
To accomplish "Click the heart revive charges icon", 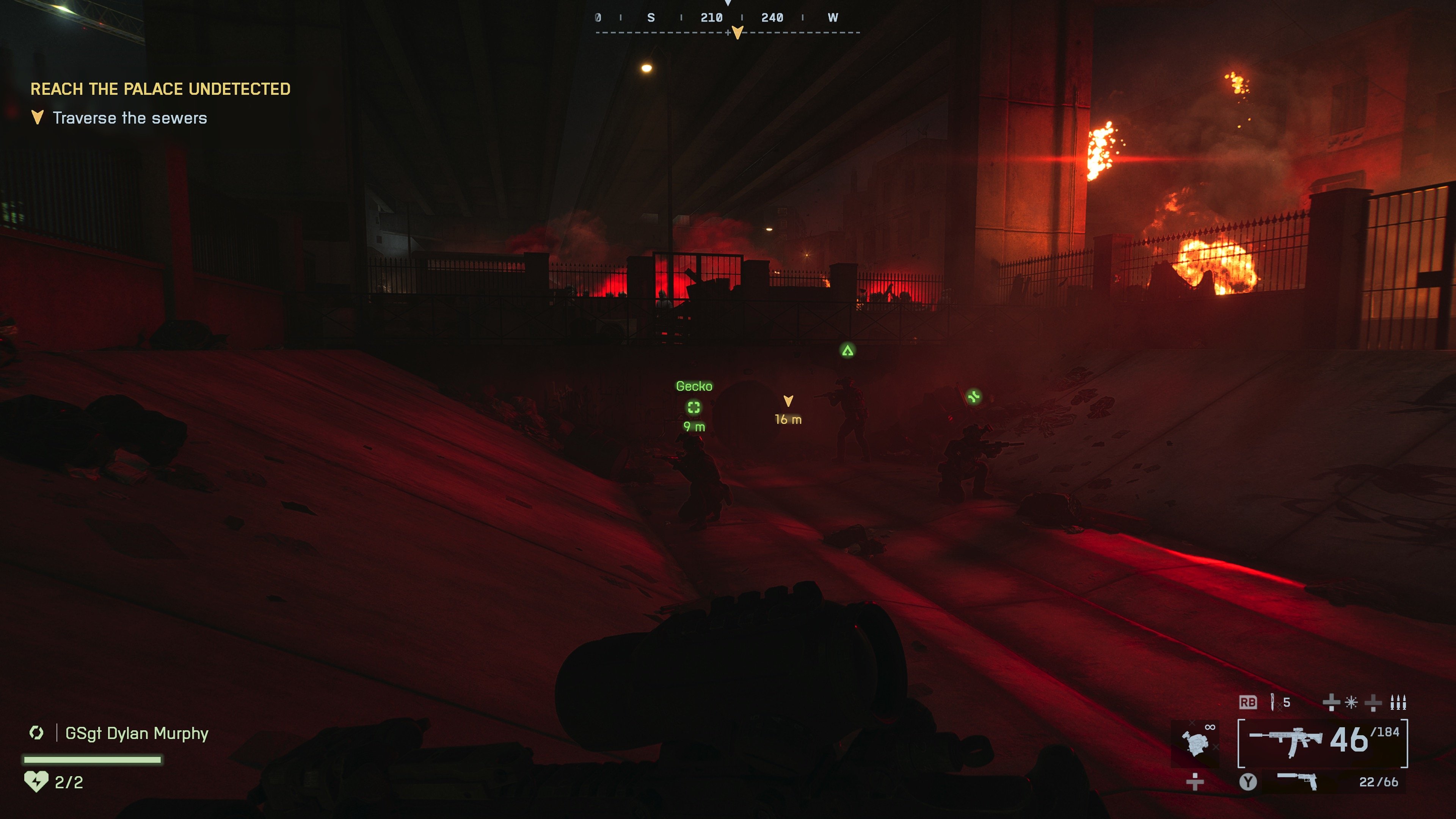I will (x=36, y=782).
